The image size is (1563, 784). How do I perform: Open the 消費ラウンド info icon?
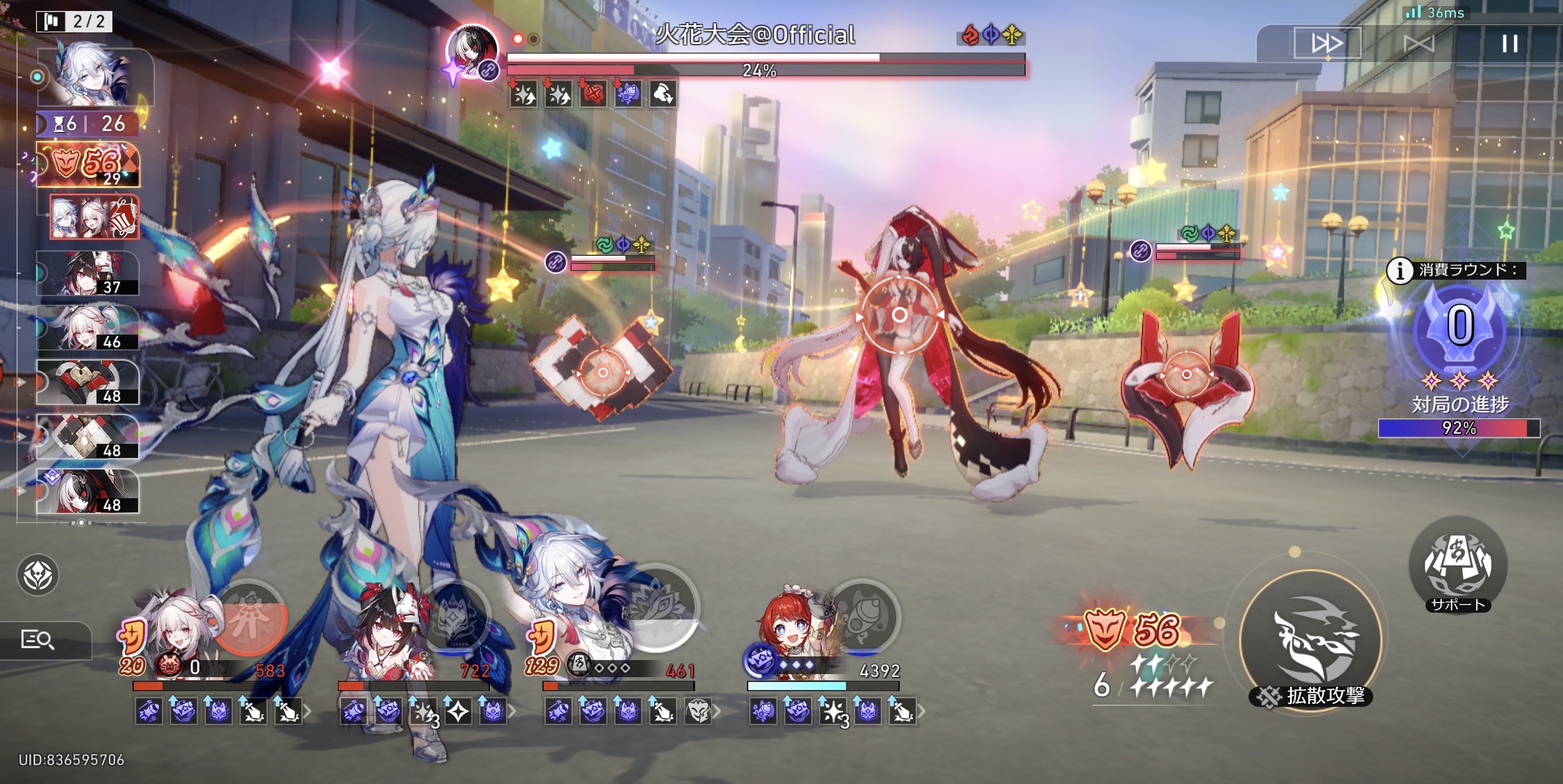(x=1399, y=270)
